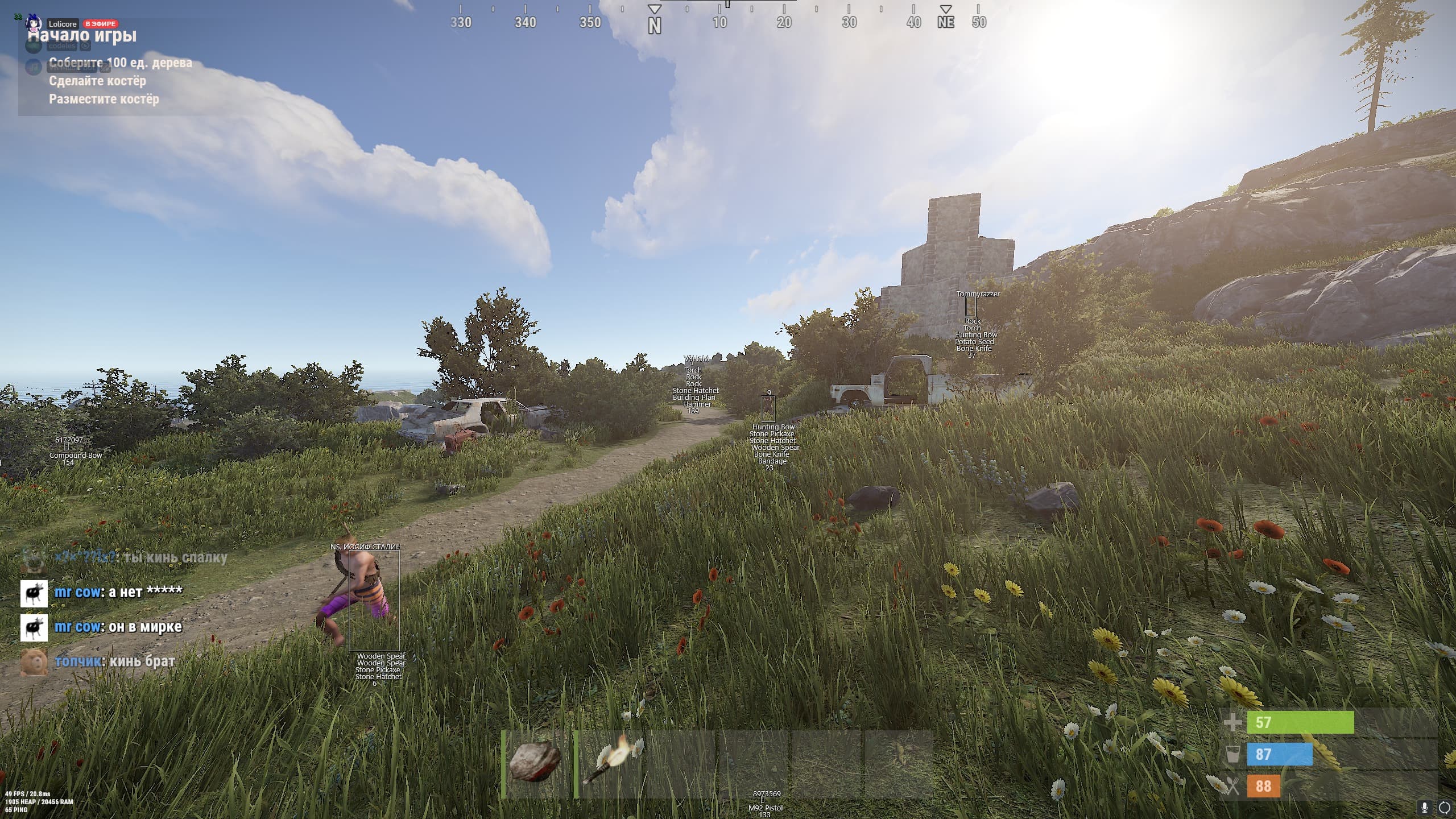This screenshot has height=819, width=1456.
Task: Toggle the microphone icon
Action: (x=1425, y=807)
